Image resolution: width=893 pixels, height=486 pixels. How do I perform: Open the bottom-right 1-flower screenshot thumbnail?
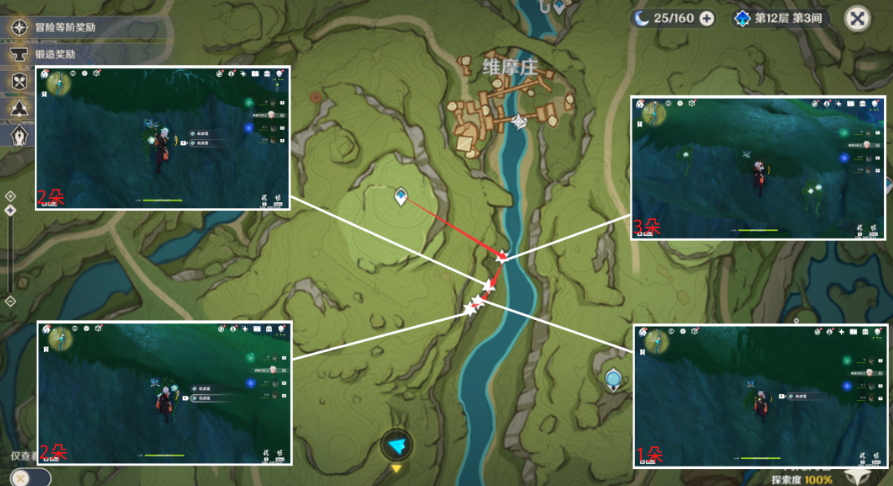pyautogui.click(x=762, y=396)
